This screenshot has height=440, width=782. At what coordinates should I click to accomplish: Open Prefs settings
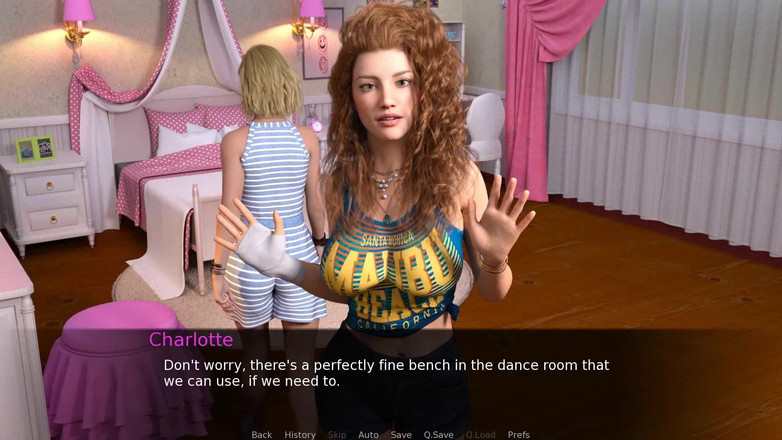click(519, 435)
